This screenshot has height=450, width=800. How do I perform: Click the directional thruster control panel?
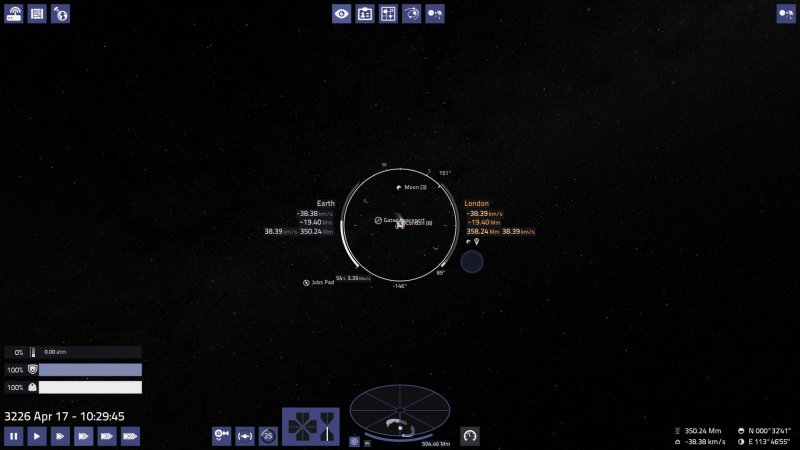tap(310, 426)
